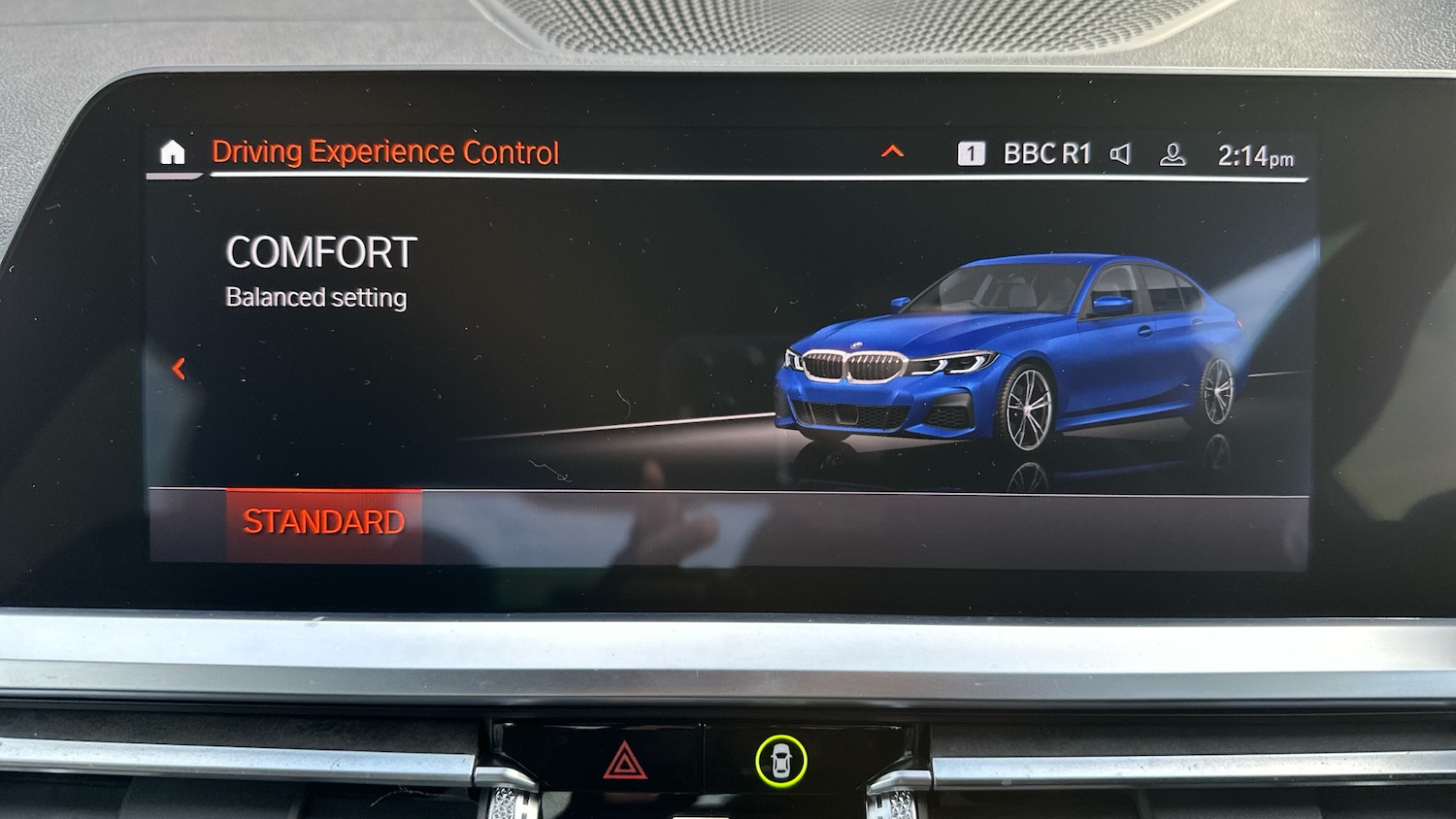Open the speaker volume icon
The width and height of the screenshot is (1456, 819).
pyautogui.click(x=1122, y=152)
